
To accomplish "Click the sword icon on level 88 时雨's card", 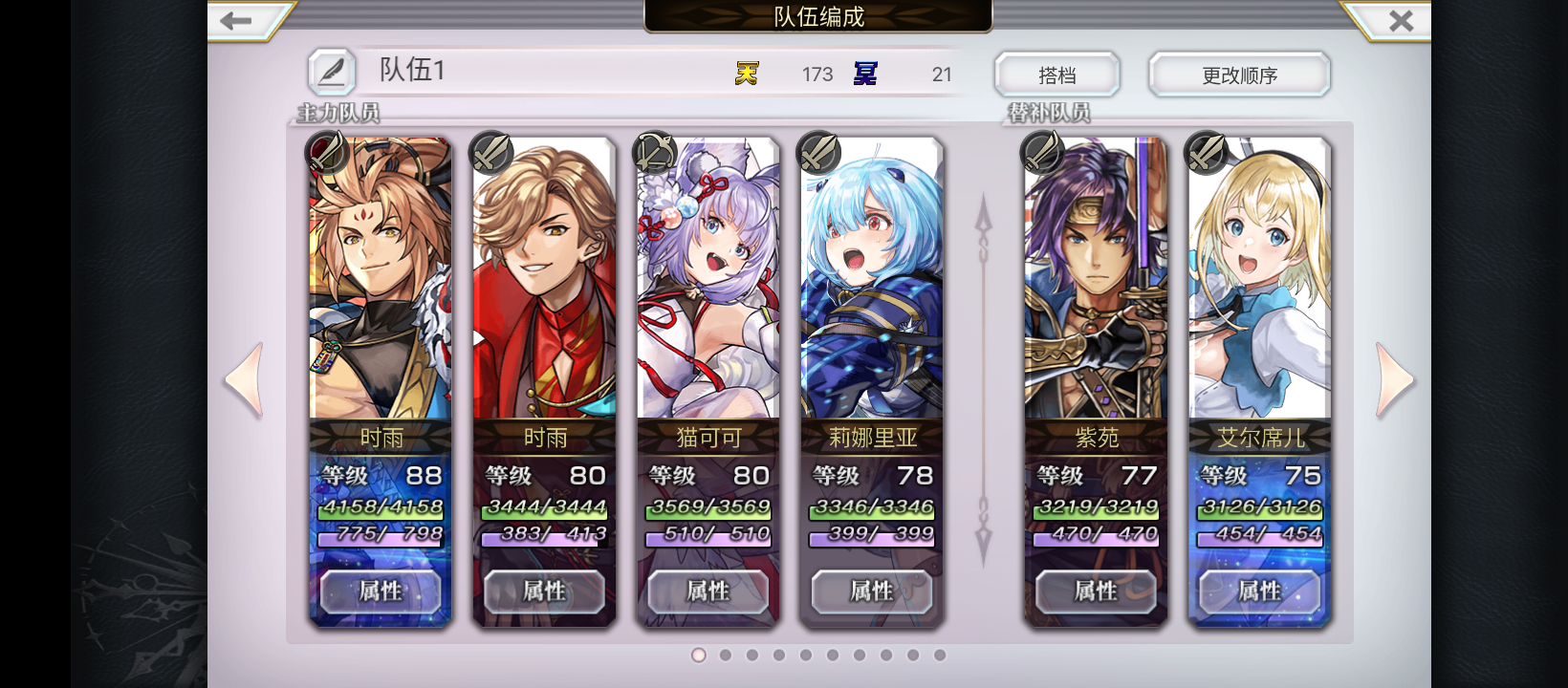I will click(x=326, y=152).
